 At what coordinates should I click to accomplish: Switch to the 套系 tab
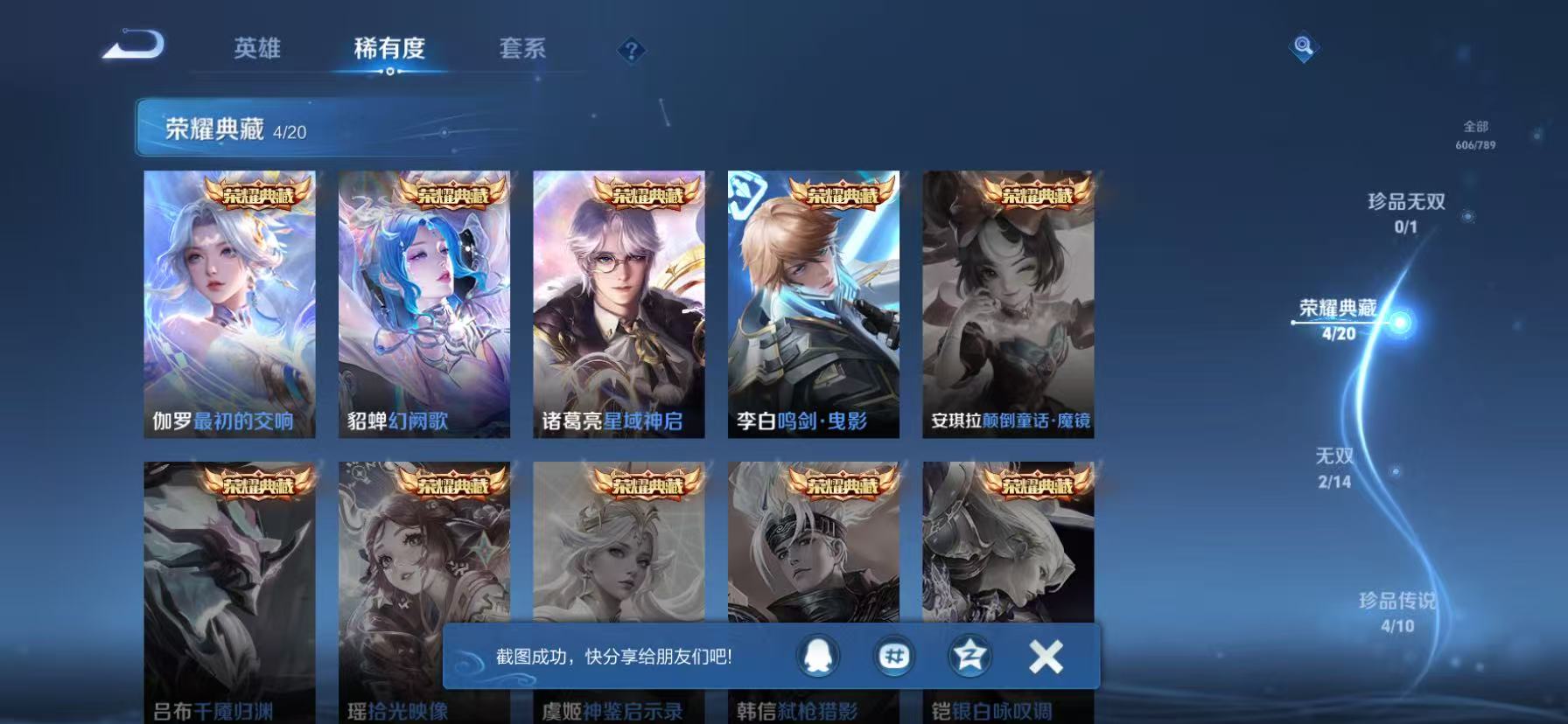[523, 50]
